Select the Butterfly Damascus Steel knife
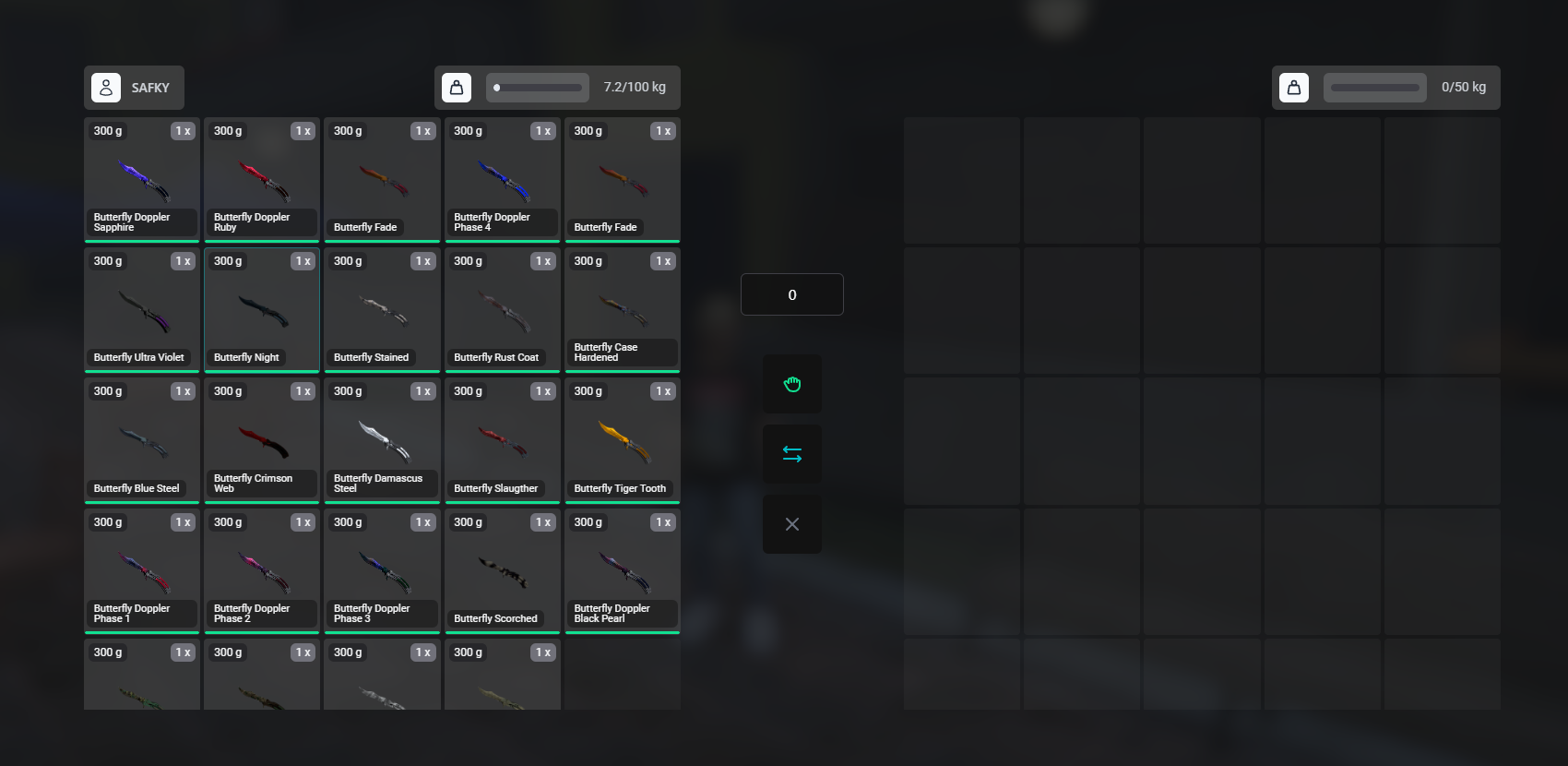The height and width of the screenshot is (766, 1568). pos(382,440)
